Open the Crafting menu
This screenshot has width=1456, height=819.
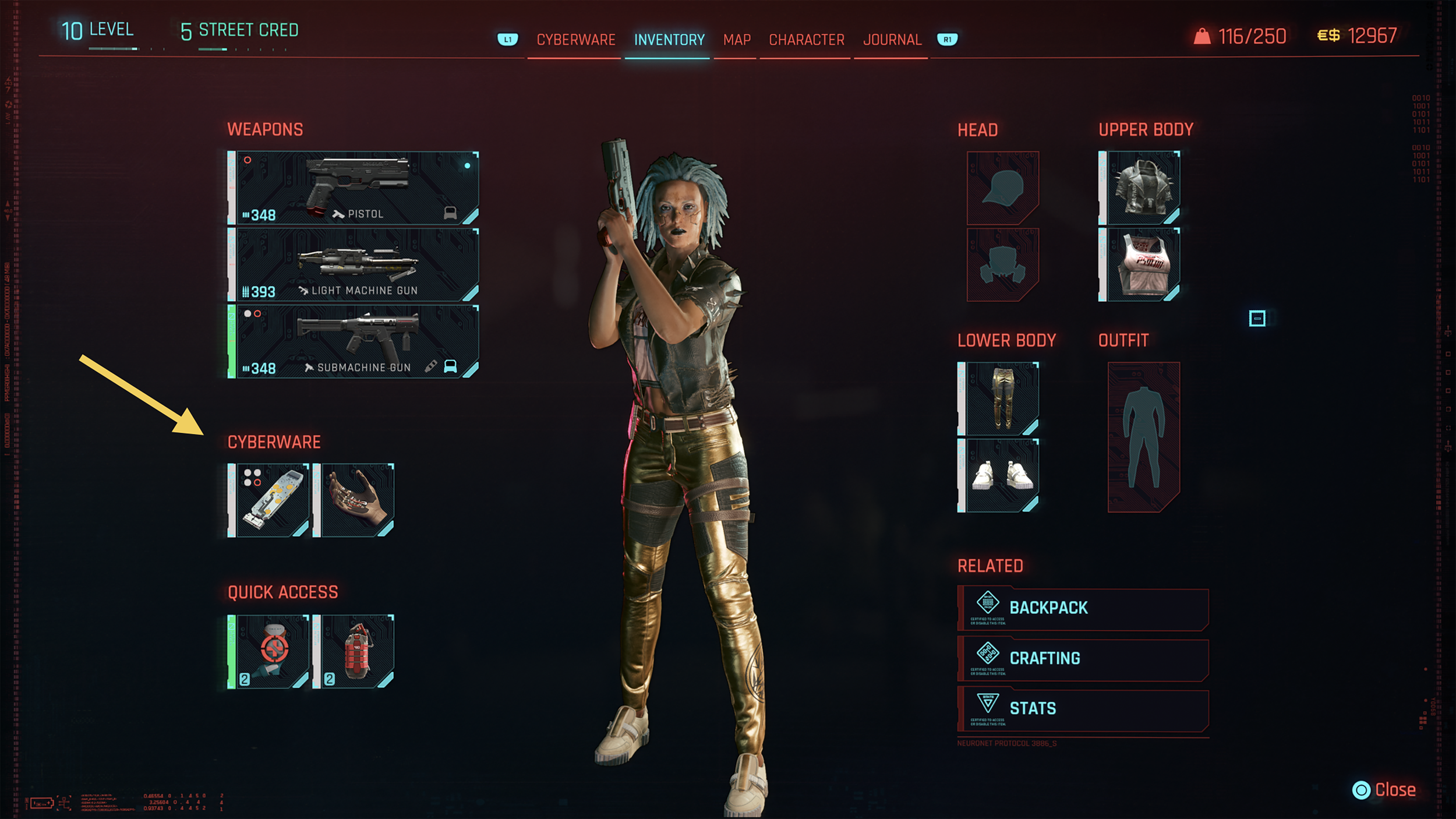coord(1083,659)
